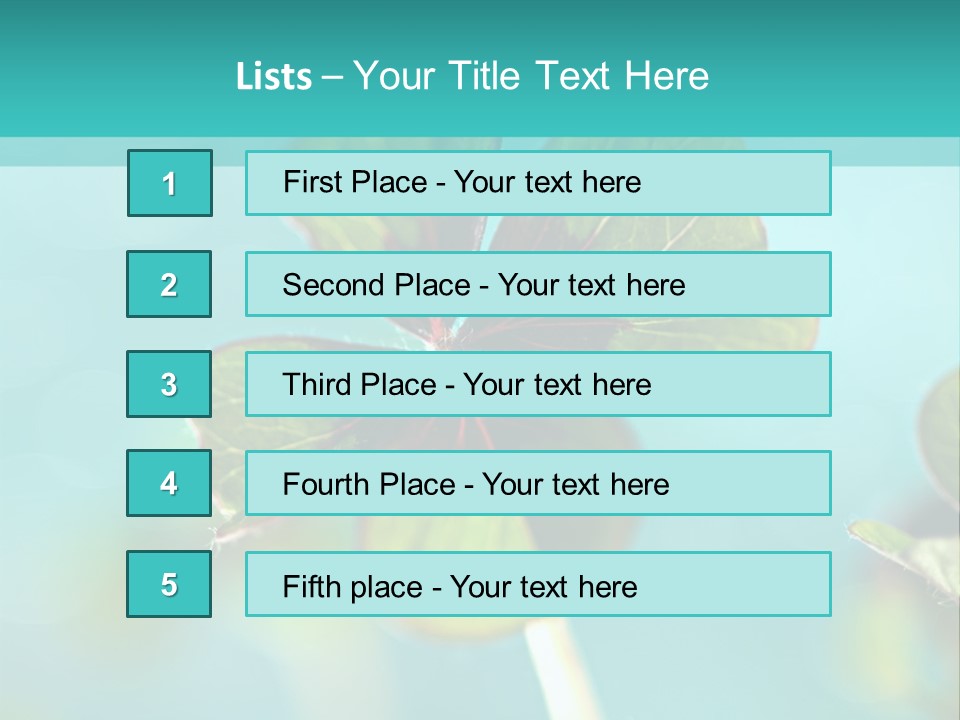The height and width of the screenshot is (720, 960).
Task: Select the number 1 box
Action: pyautogui.click(x=170, y=183)
